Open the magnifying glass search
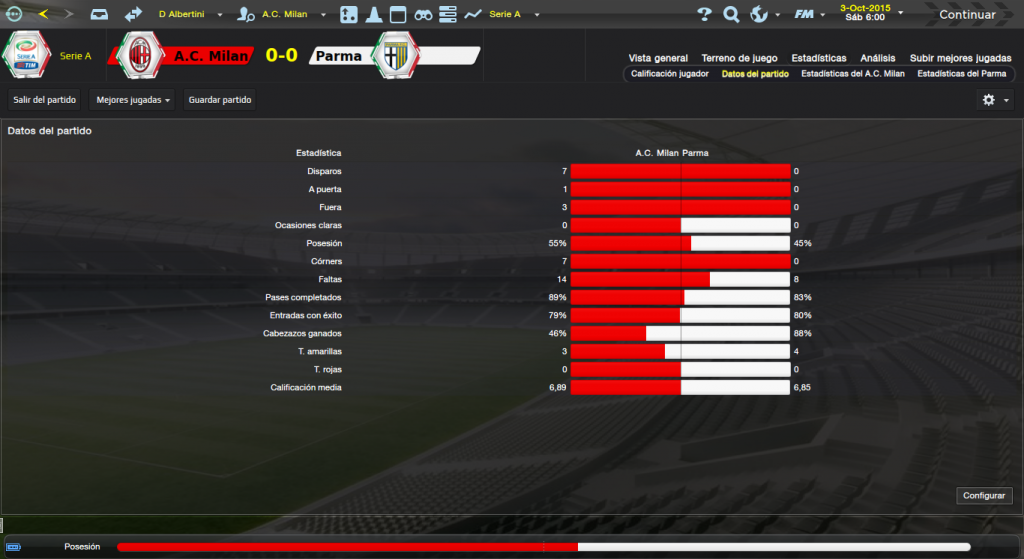 [731, 15]
